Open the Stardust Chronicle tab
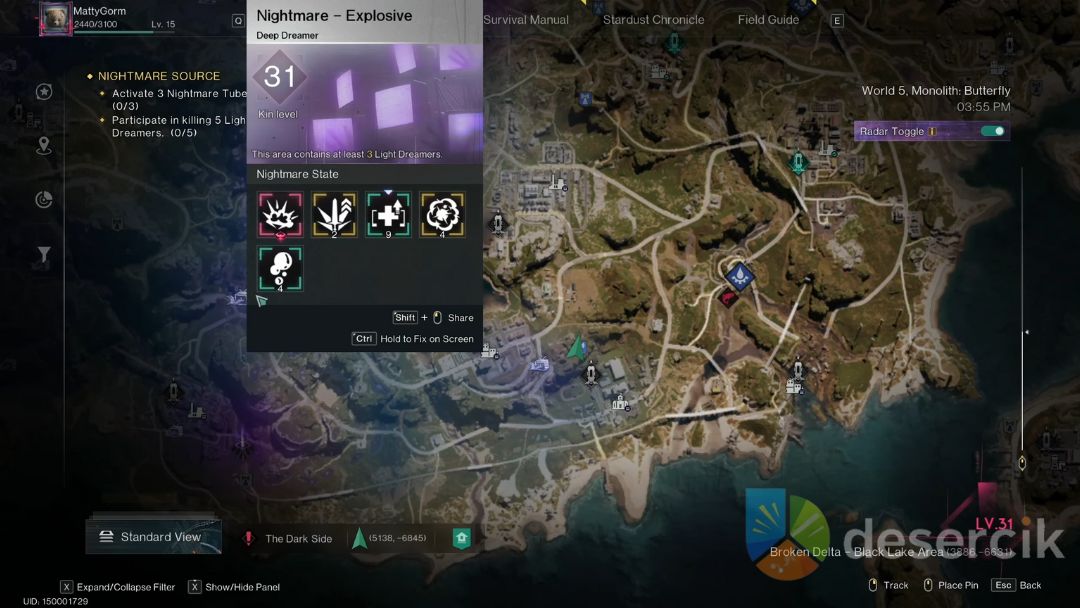Screen dimensions: 1080x608 653,20
